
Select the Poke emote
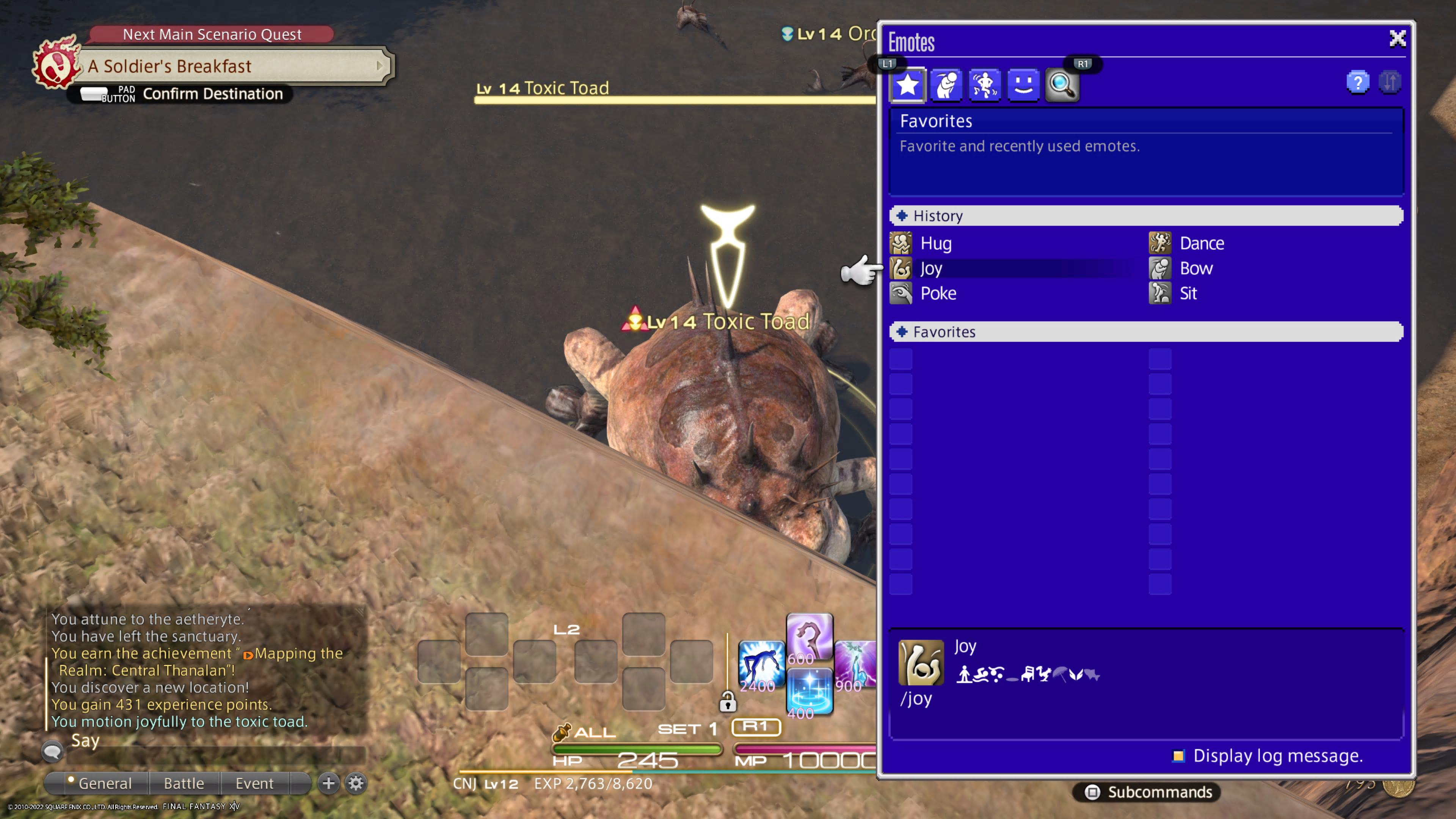938,293
